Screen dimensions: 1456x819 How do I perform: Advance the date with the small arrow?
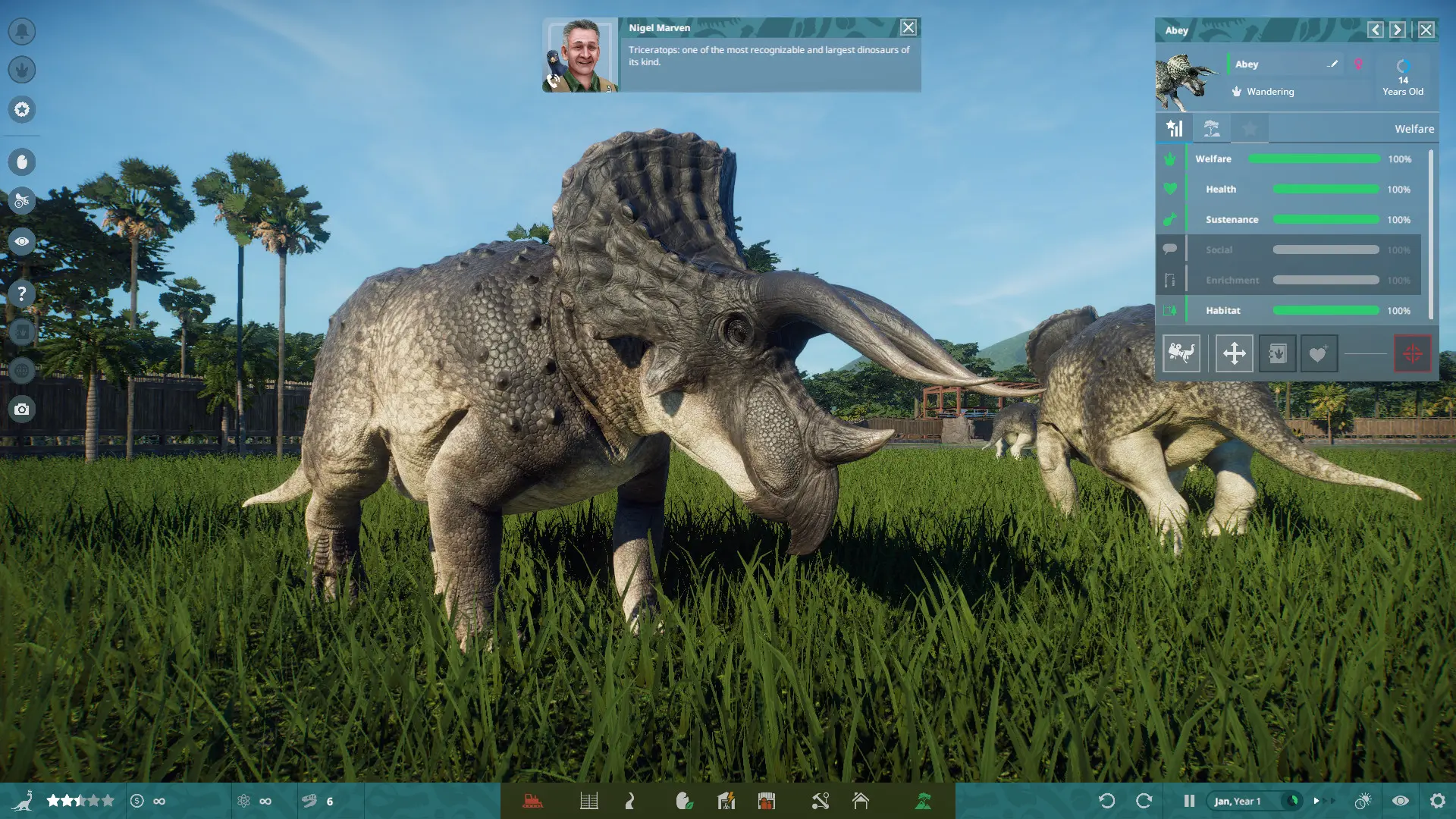tap(1316, 800)
